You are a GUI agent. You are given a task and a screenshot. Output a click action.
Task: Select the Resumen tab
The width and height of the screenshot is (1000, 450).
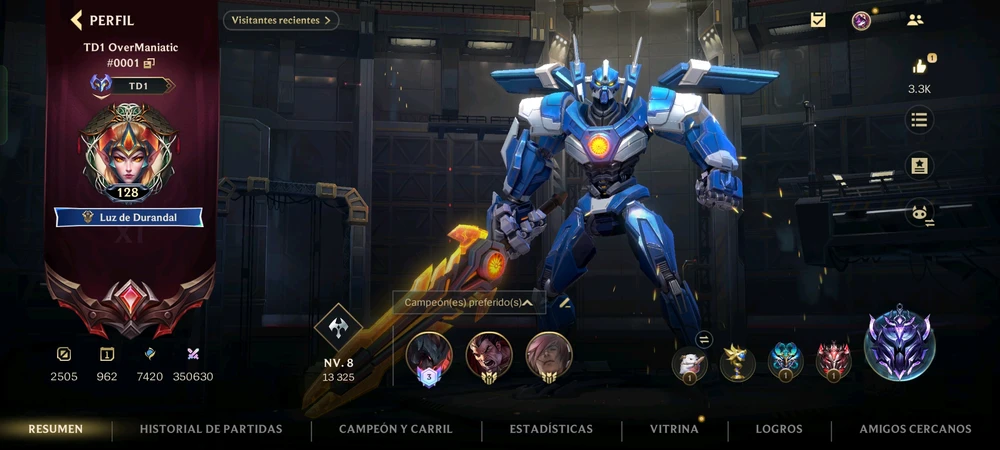click(x=56, y=429)
